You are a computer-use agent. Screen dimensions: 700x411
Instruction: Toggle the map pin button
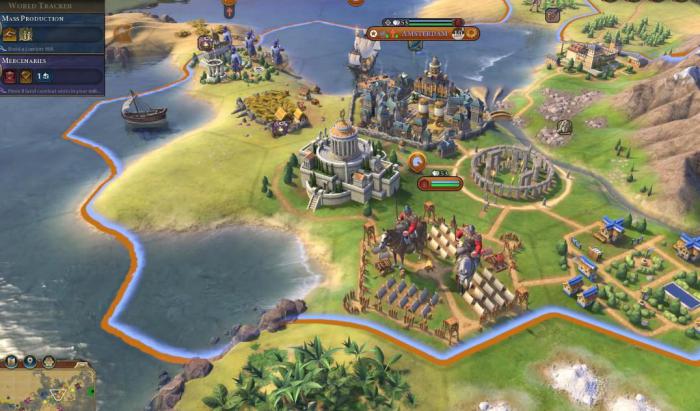tap(28, 360)
